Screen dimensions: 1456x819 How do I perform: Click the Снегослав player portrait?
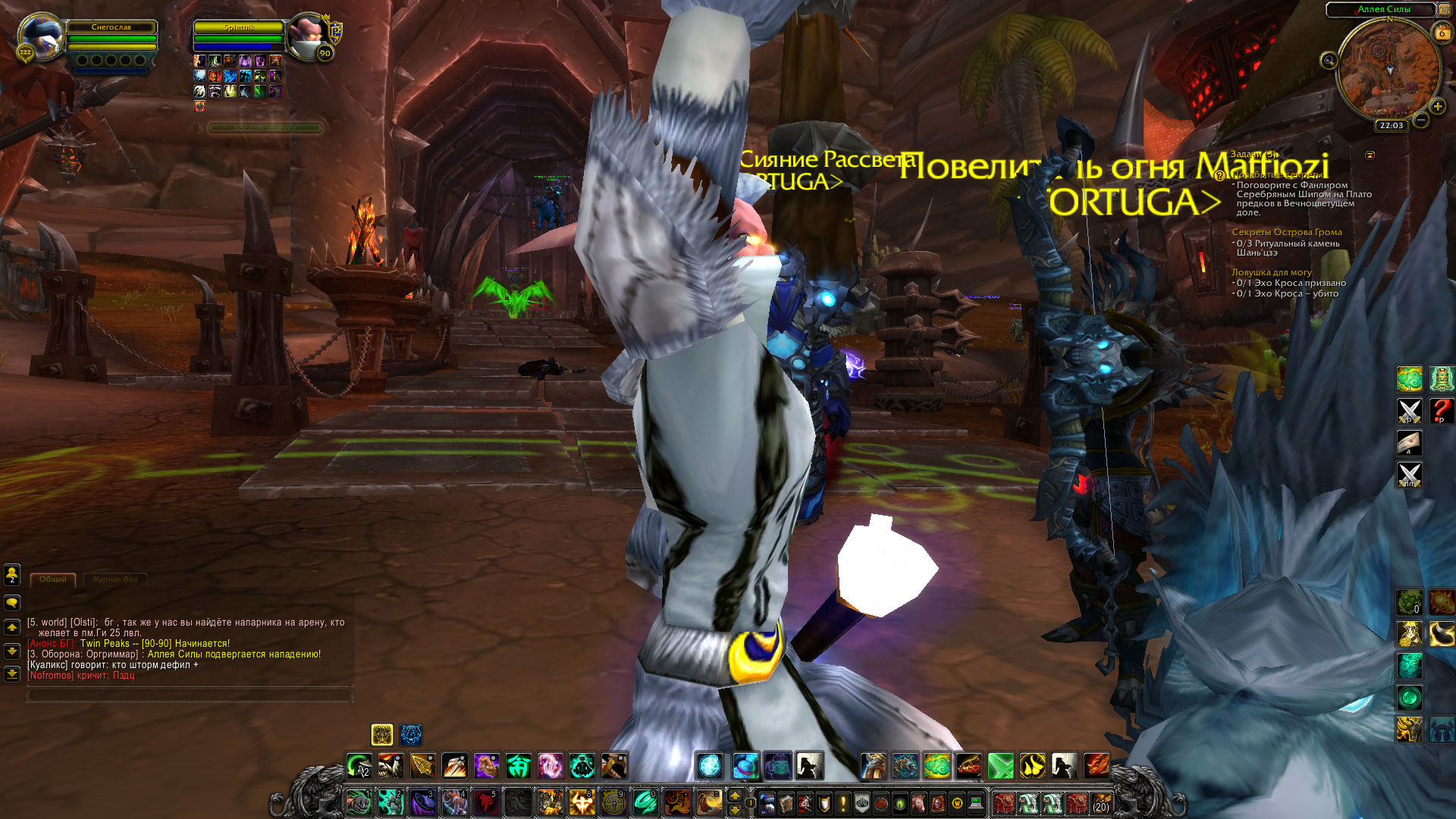[x=41, y=36]
